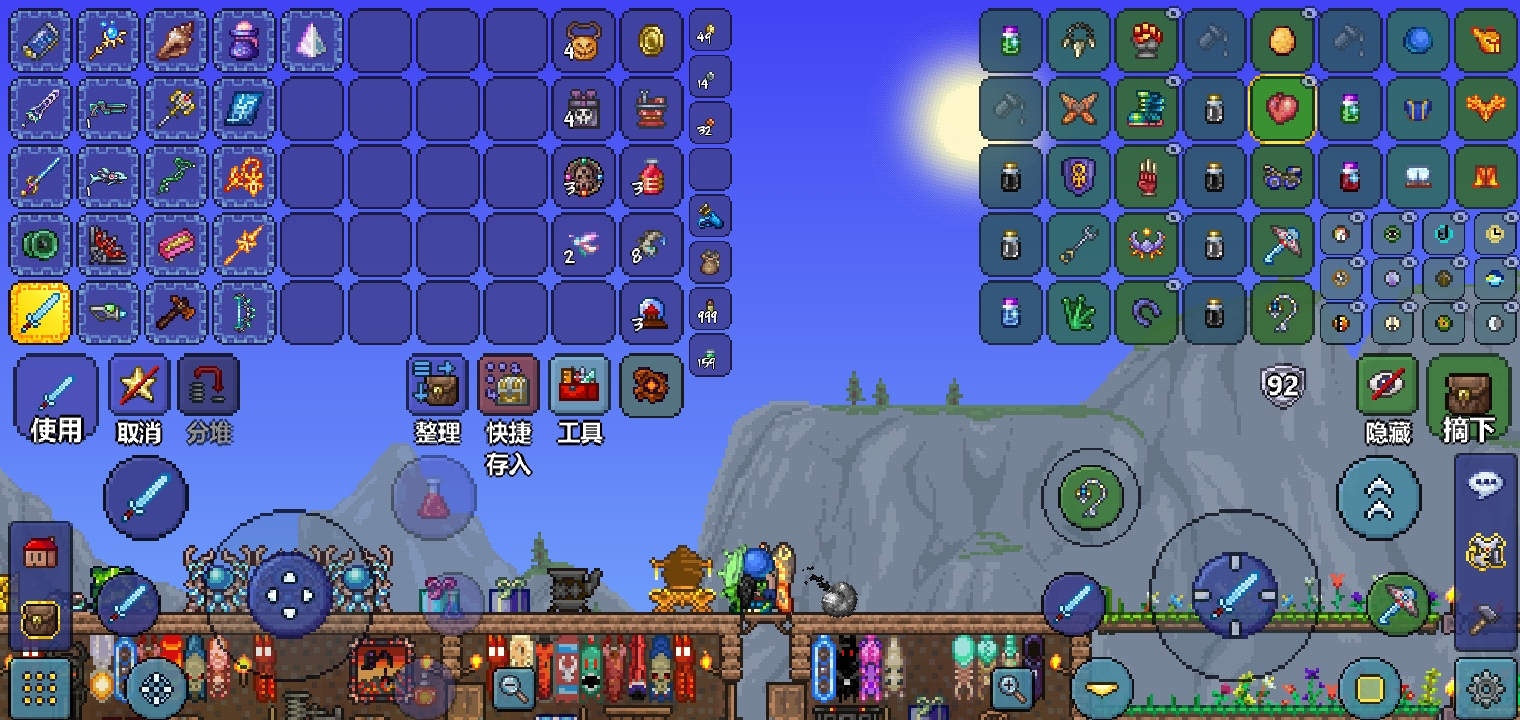
Task: Tap the 使用 (Use) button
Action: coord(56,396)
